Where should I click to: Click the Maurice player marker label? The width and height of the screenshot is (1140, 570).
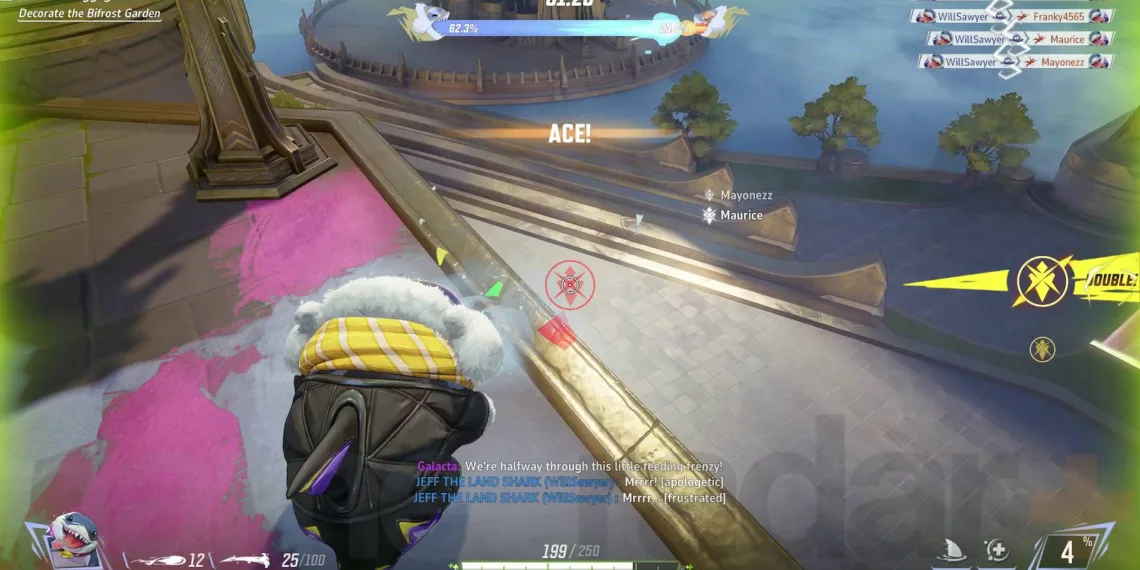pos(741,215)
